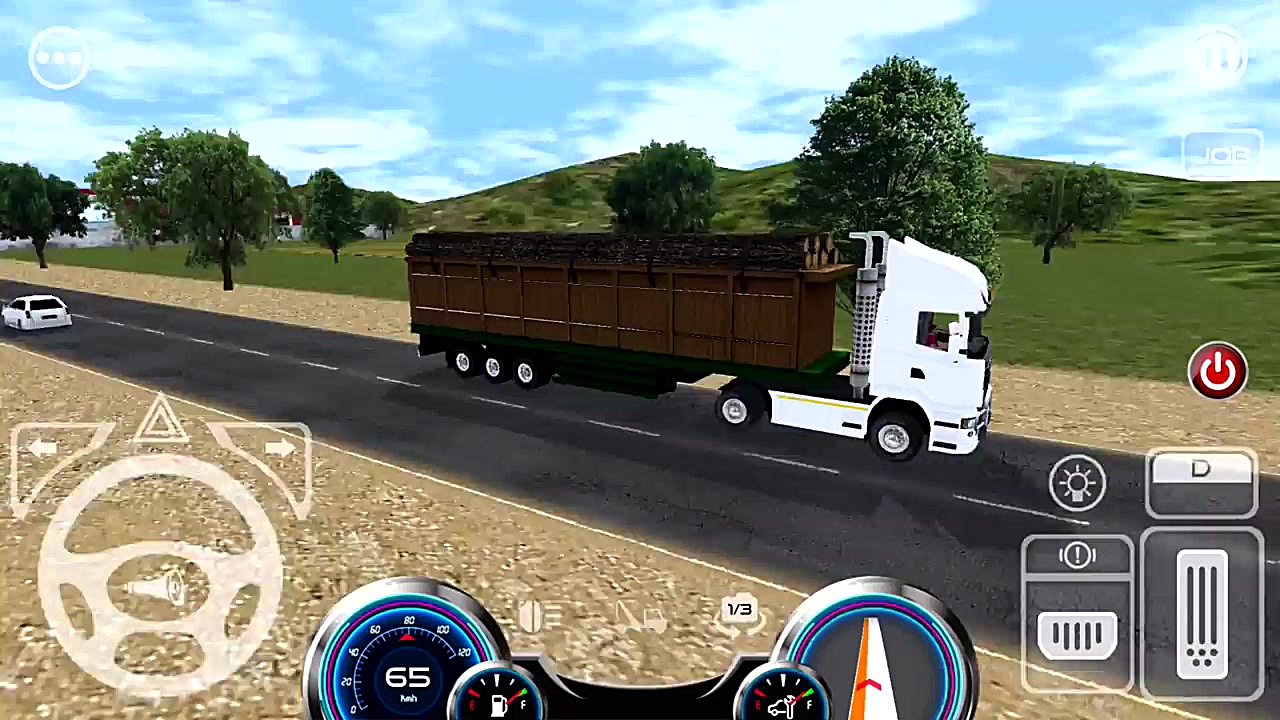
Task: Open the pause icon at top right
Action: pos(1219,55)
